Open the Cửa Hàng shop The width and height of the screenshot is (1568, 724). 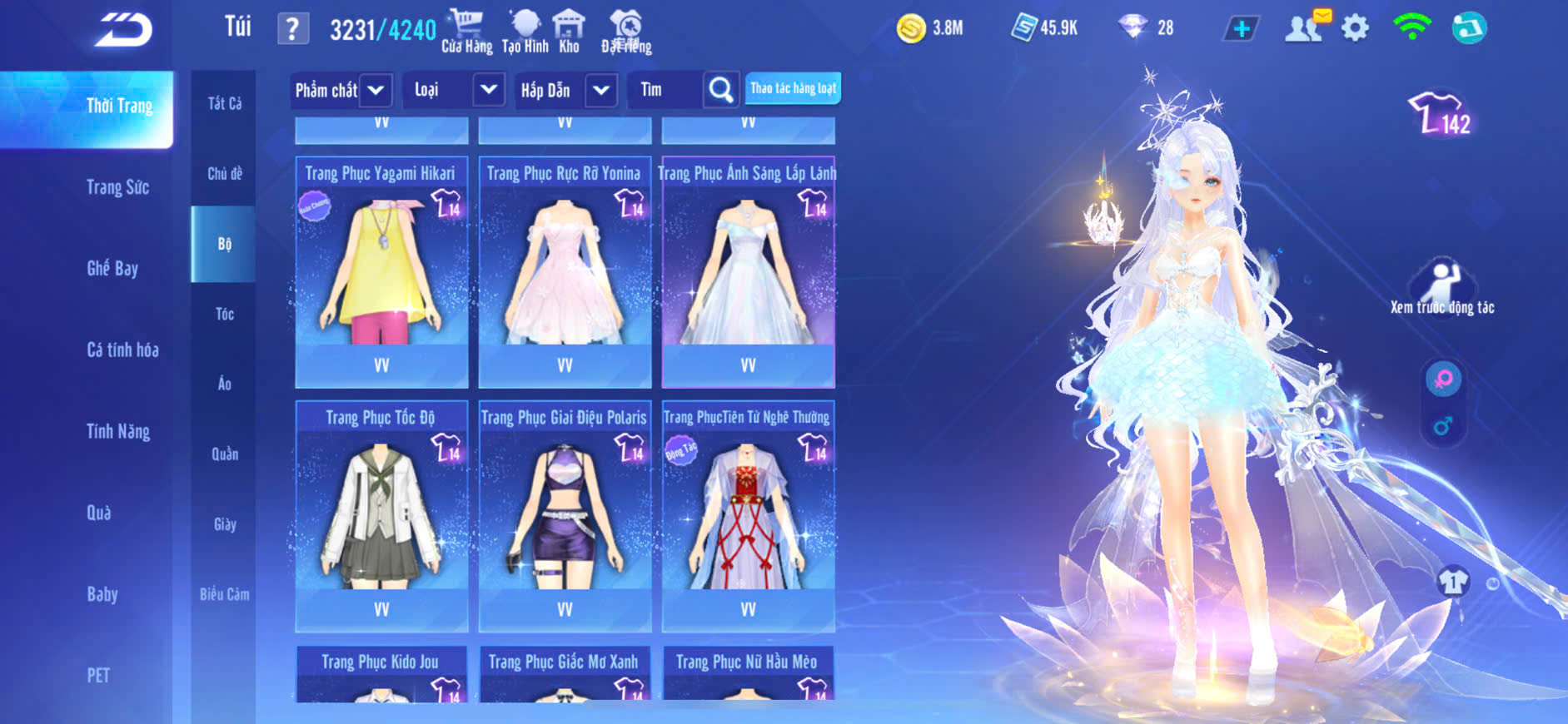[466, 32]
